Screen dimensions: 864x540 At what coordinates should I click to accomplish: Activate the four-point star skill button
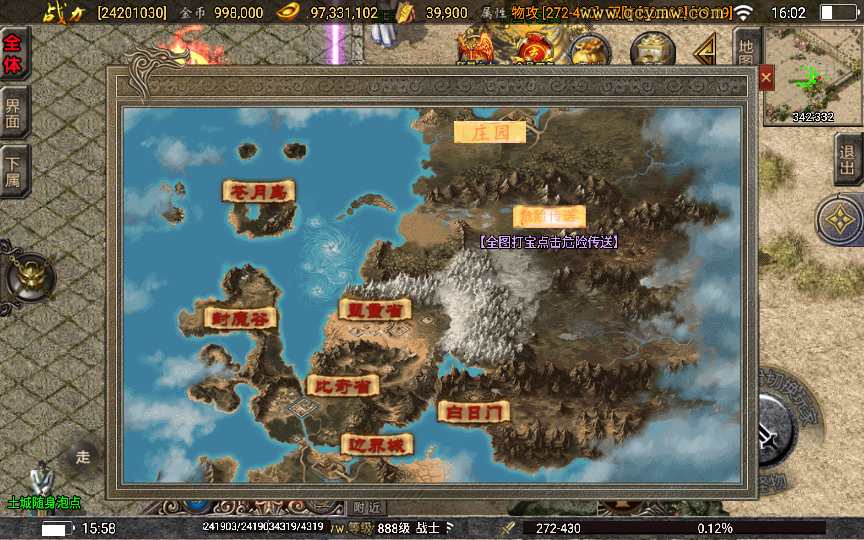(x=840, y=220)
